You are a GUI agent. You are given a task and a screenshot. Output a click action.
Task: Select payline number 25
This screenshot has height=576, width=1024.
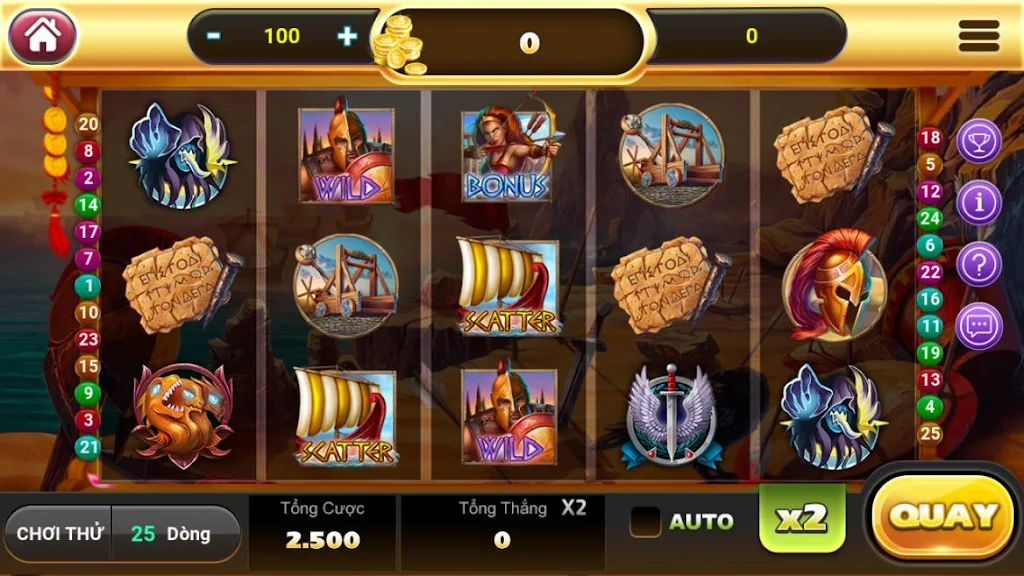[x=931, y=433]
